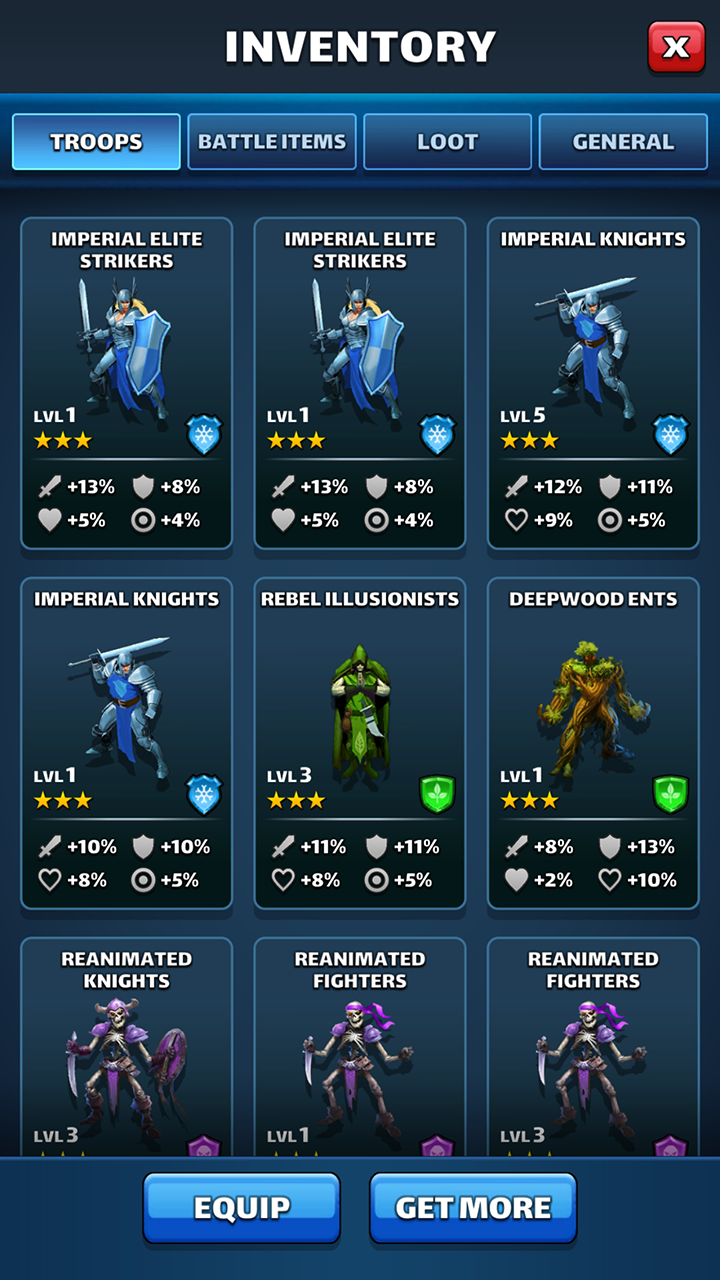Show the Loot tab
Screen dimensions: 720x1280
pos(447,142)
